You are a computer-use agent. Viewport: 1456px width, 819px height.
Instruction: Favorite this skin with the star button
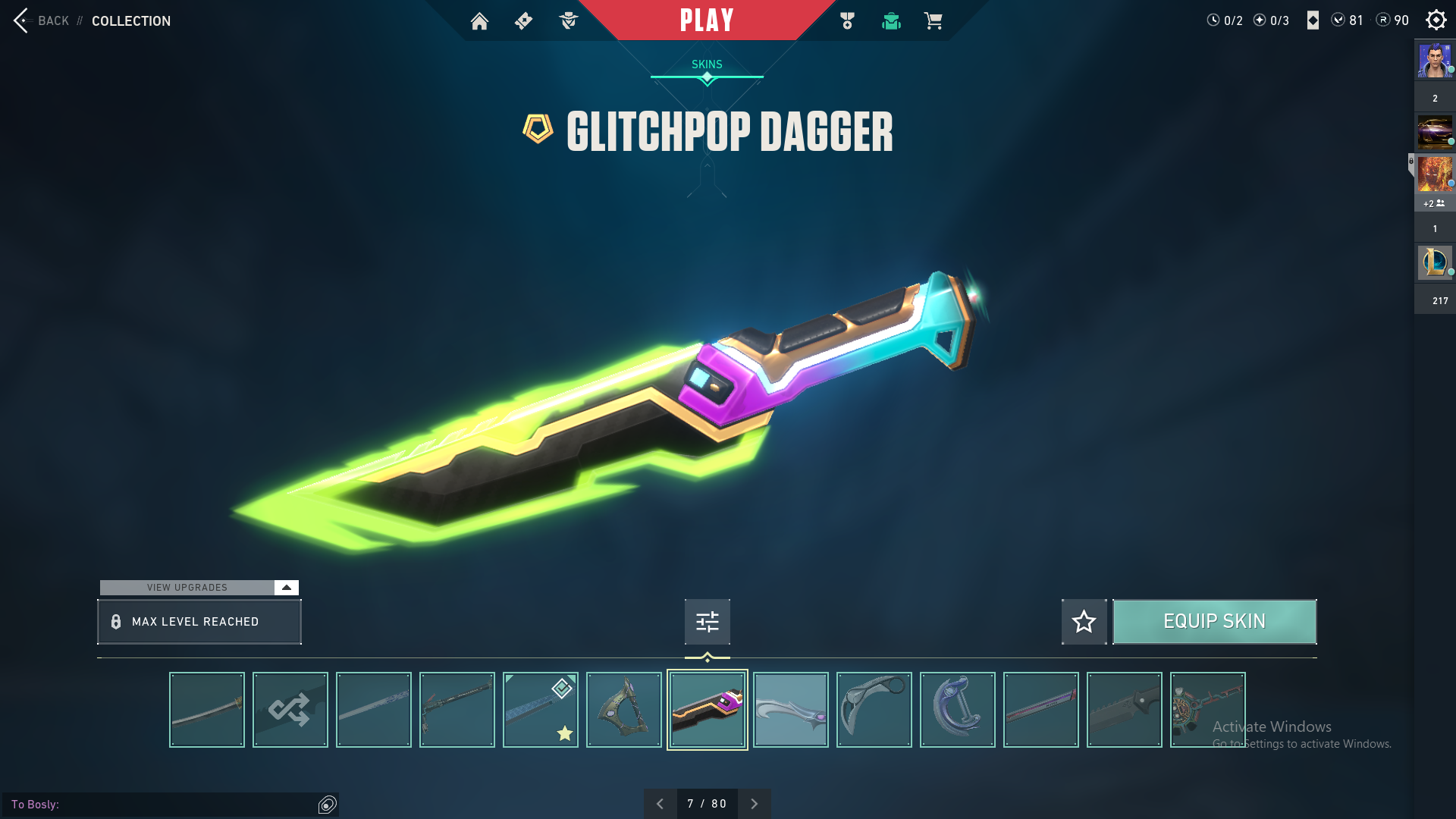pyautogui.click(x=1084, y=622)
